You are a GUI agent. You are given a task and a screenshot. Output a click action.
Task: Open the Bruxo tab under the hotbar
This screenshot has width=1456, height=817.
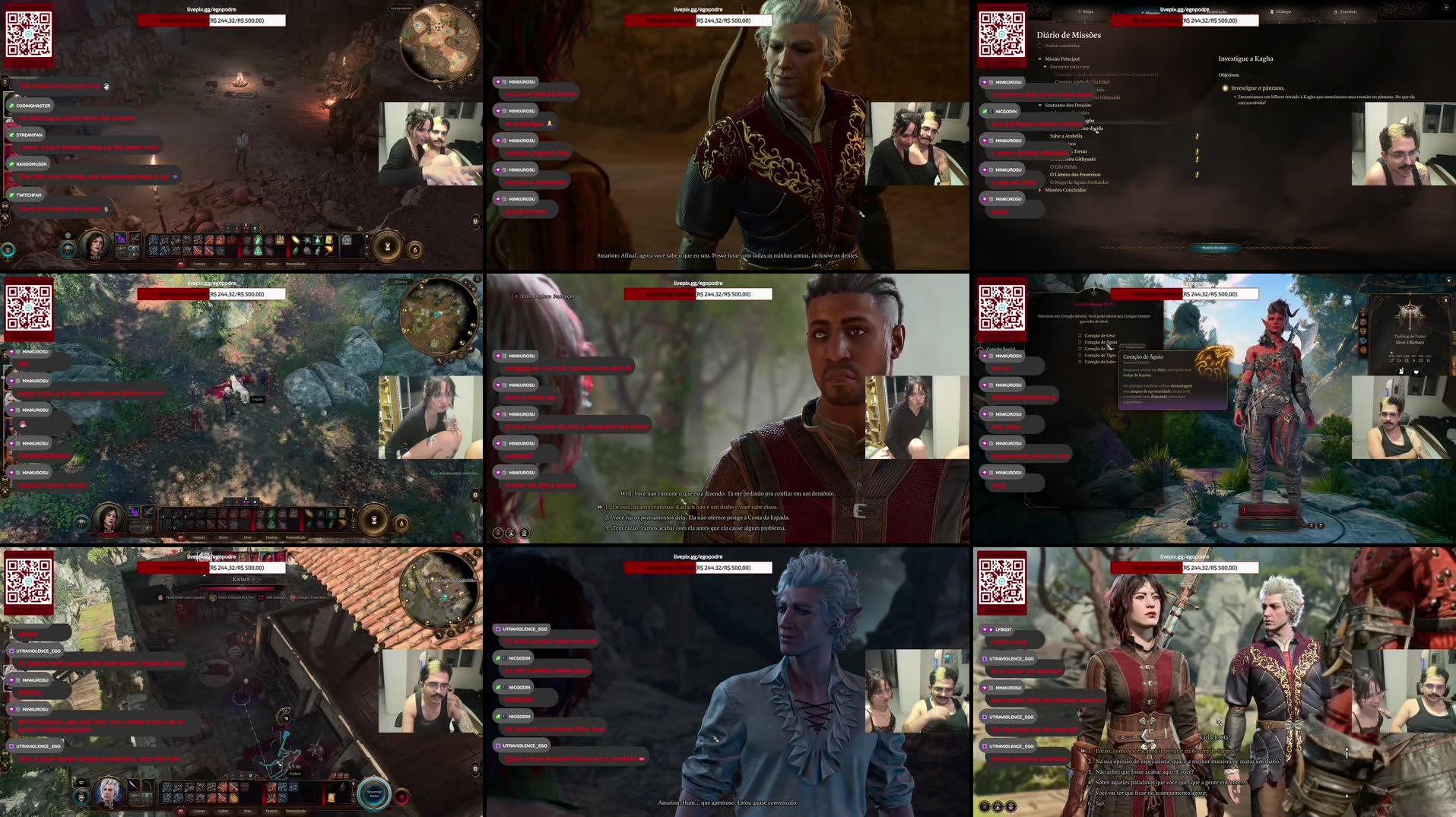click(225, 263)
